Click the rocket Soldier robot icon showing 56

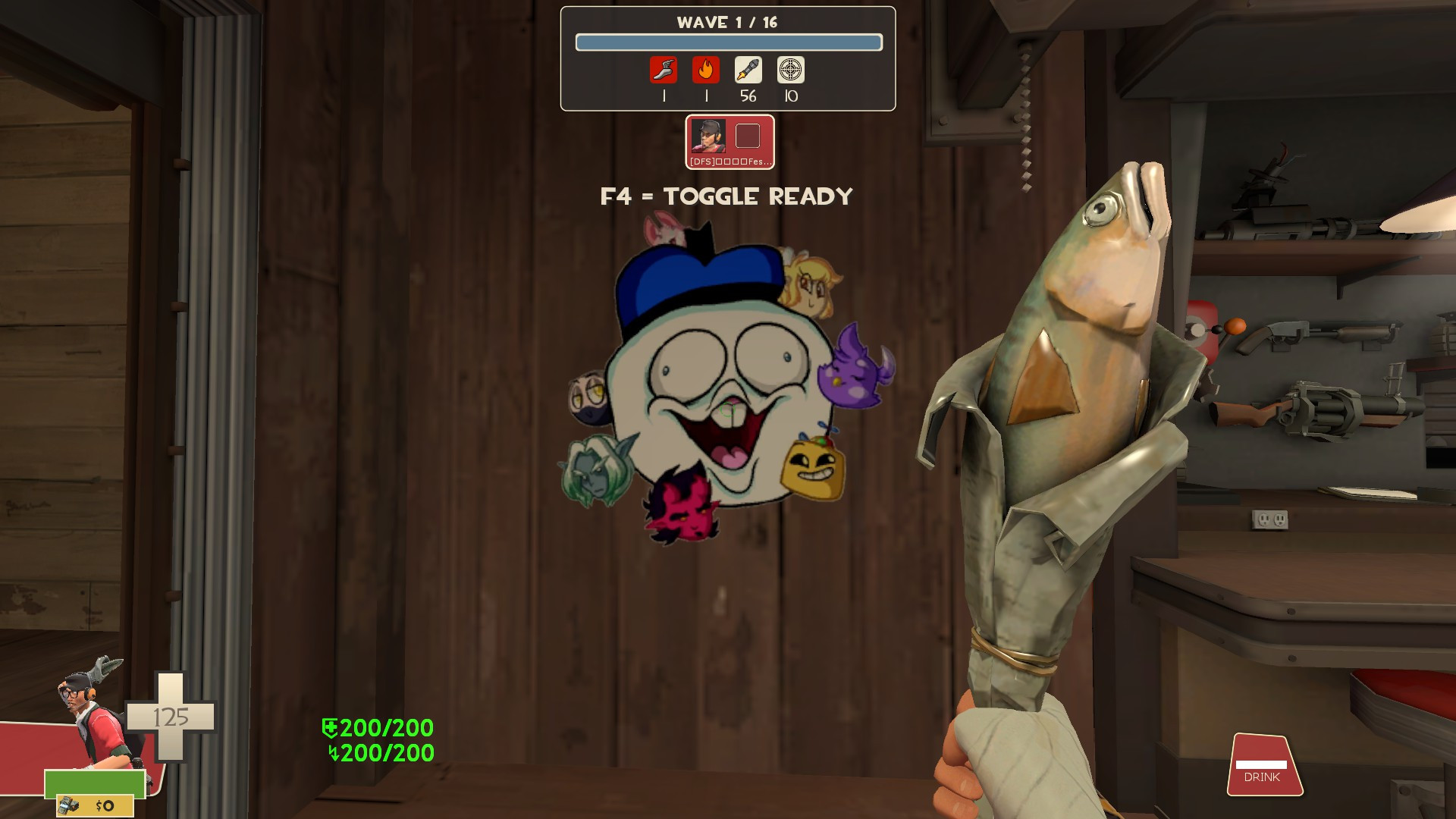(748, 71)
